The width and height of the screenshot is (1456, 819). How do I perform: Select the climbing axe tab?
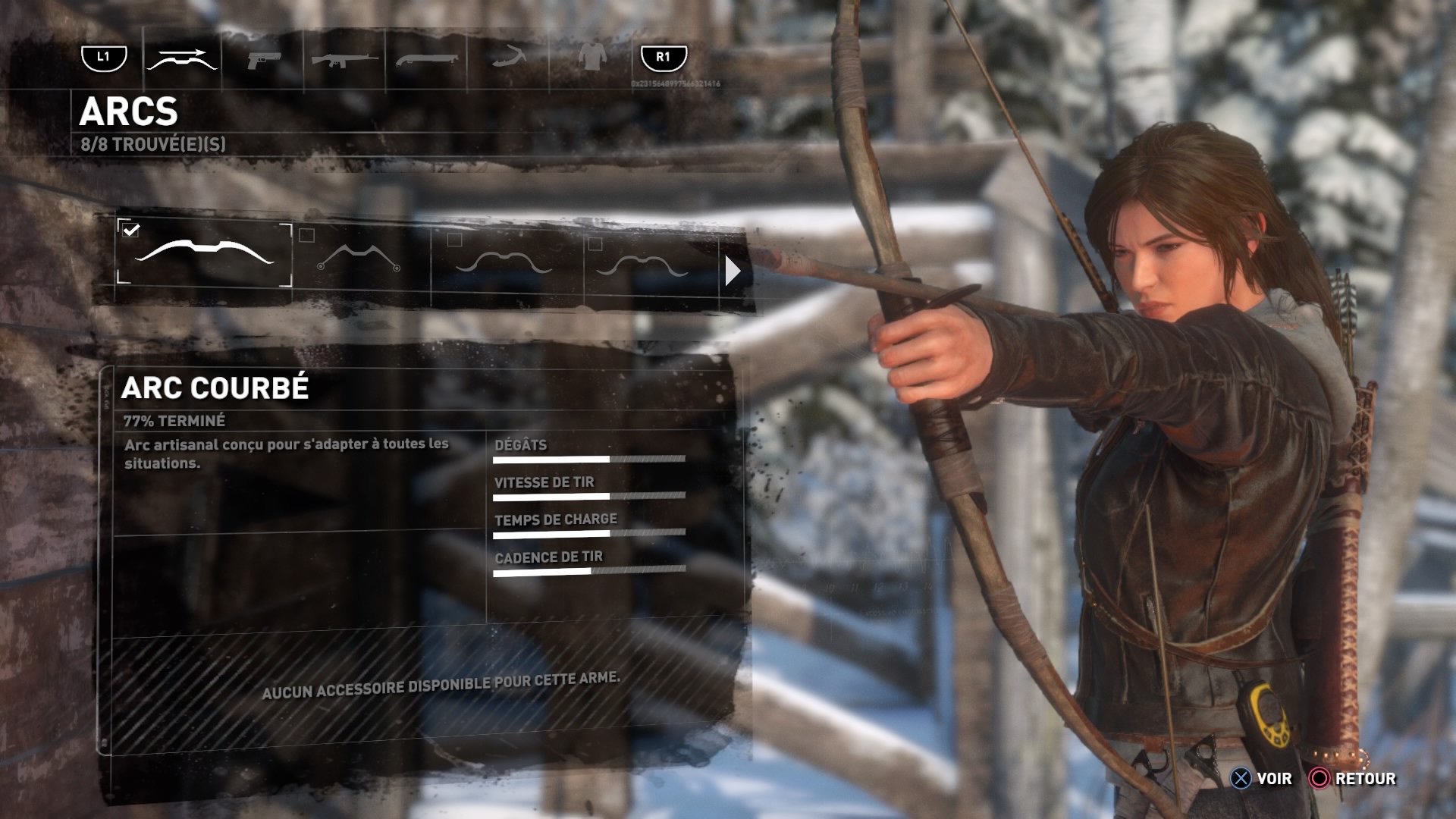click(x=508, y=58)
